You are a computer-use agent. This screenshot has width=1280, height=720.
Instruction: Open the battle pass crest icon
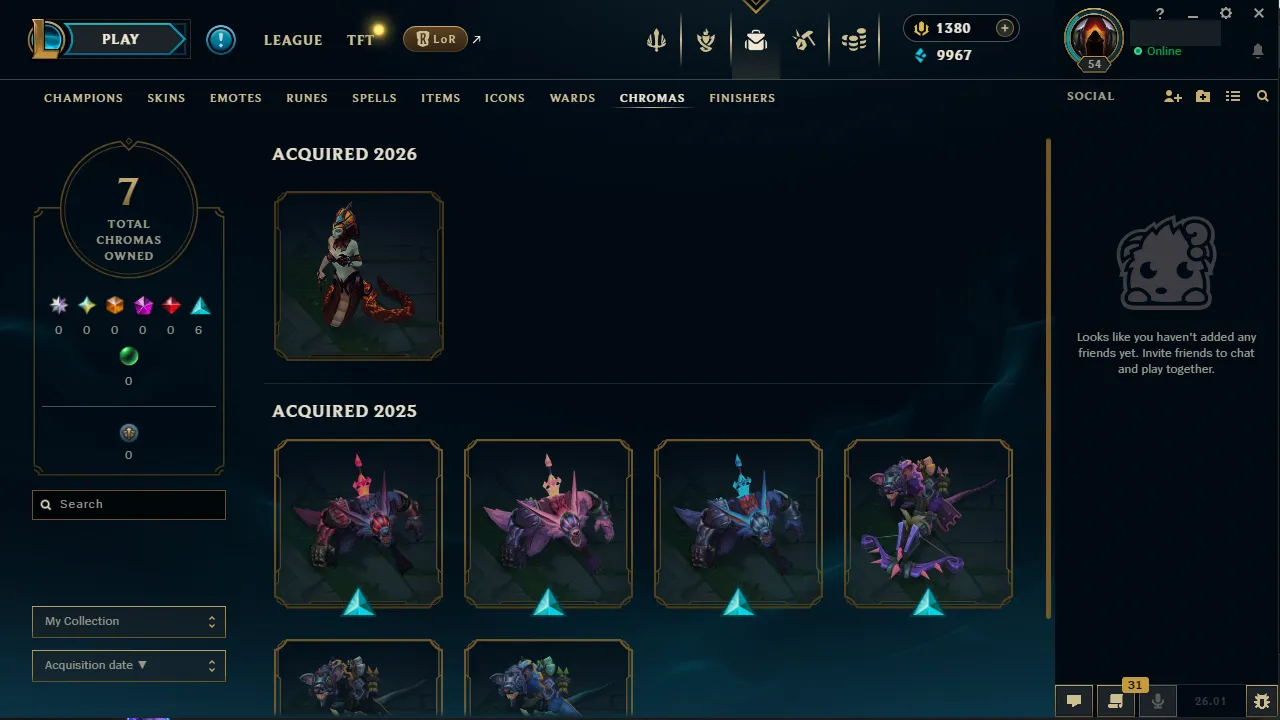(706, 40)
